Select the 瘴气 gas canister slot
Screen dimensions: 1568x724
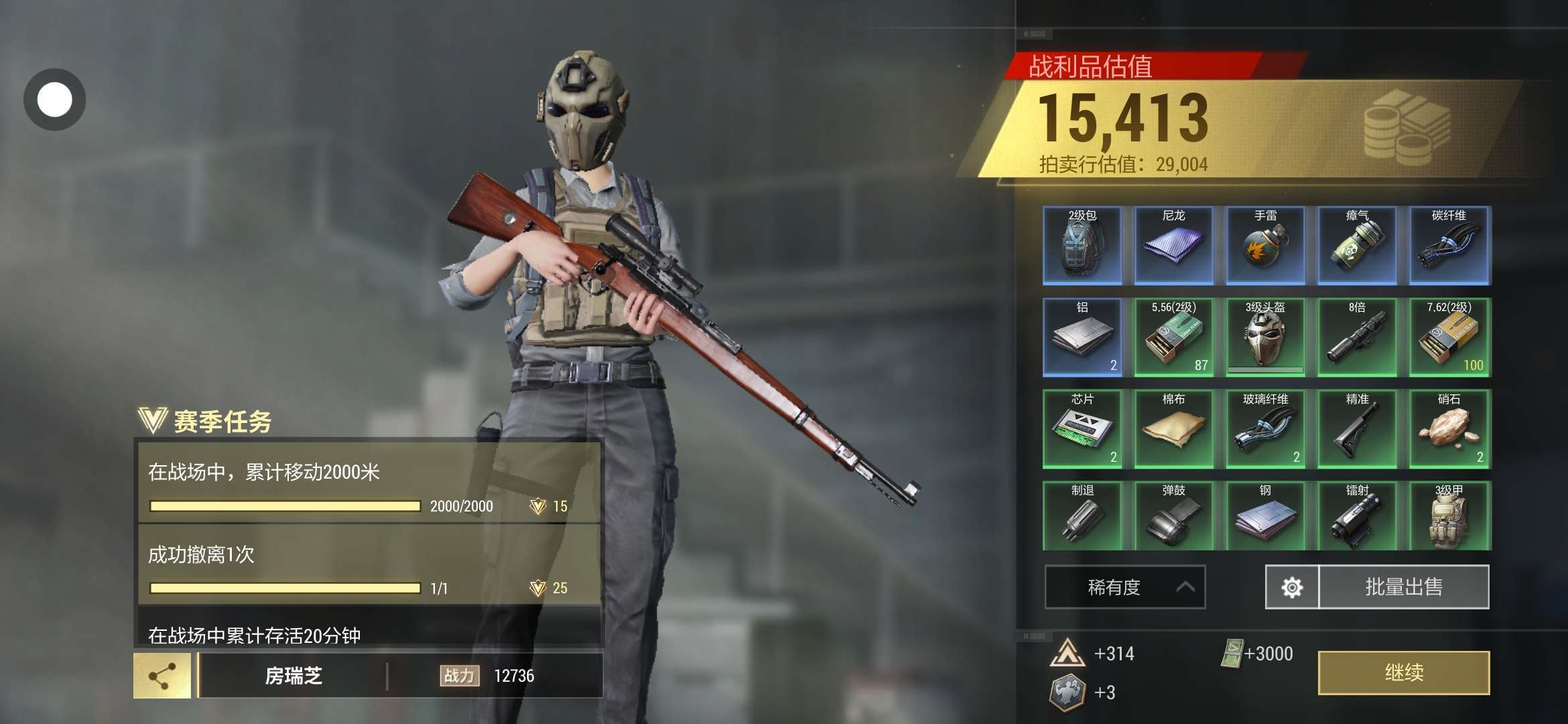[x=1357, y=245]
